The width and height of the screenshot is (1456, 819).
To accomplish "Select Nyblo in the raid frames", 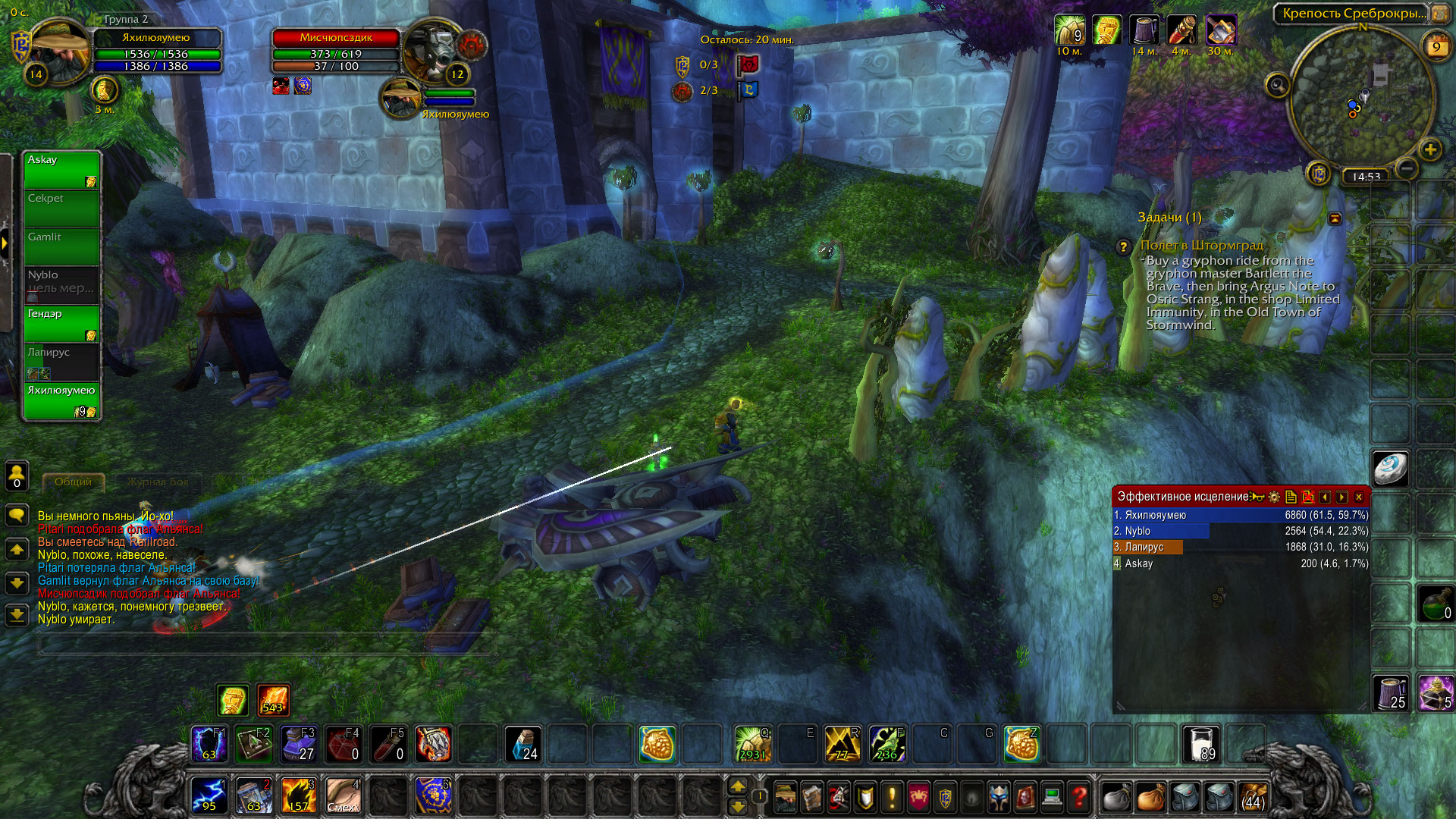I will click(61, 284).
